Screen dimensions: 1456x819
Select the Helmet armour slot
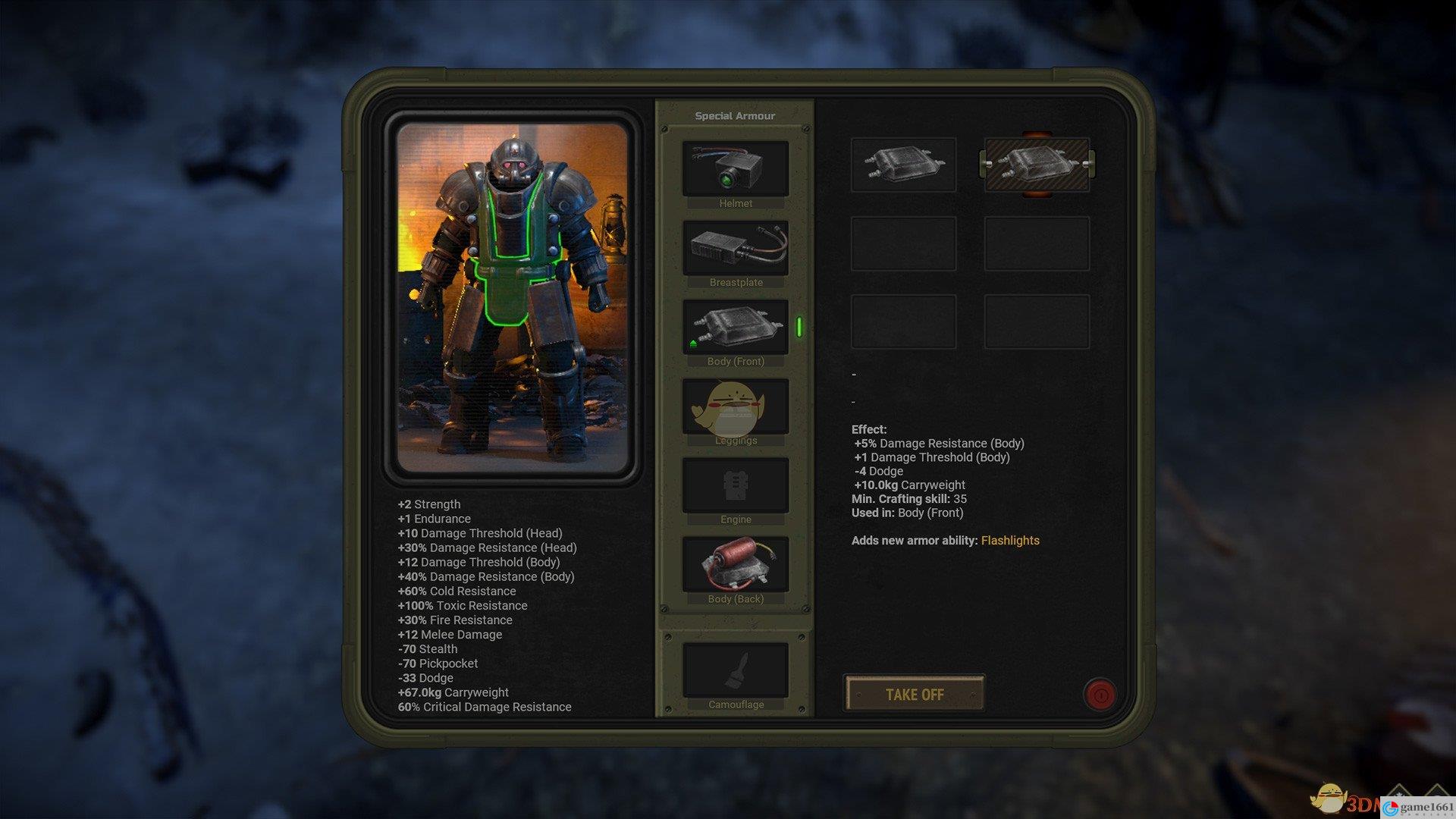click(x=735, y=169)
